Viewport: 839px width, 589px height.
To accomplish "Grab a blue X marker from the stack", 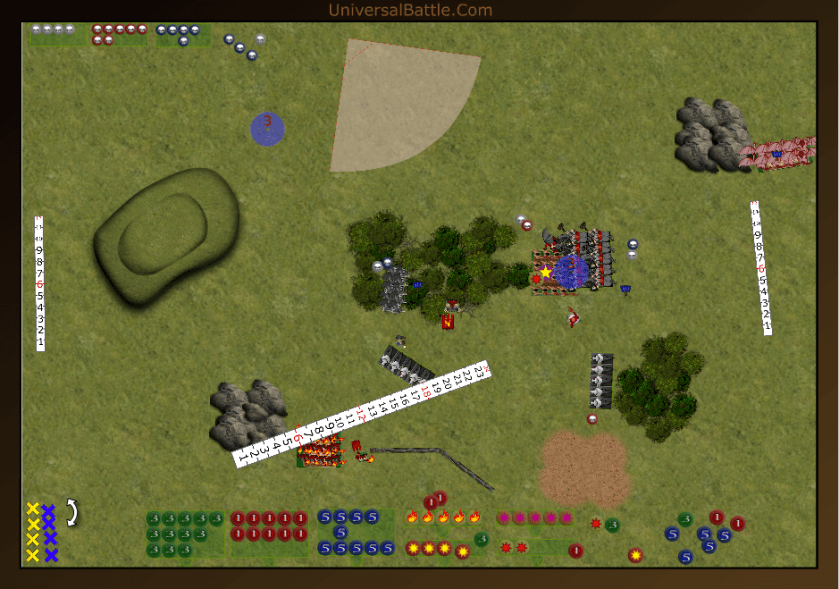I will [x=49, y=524].
